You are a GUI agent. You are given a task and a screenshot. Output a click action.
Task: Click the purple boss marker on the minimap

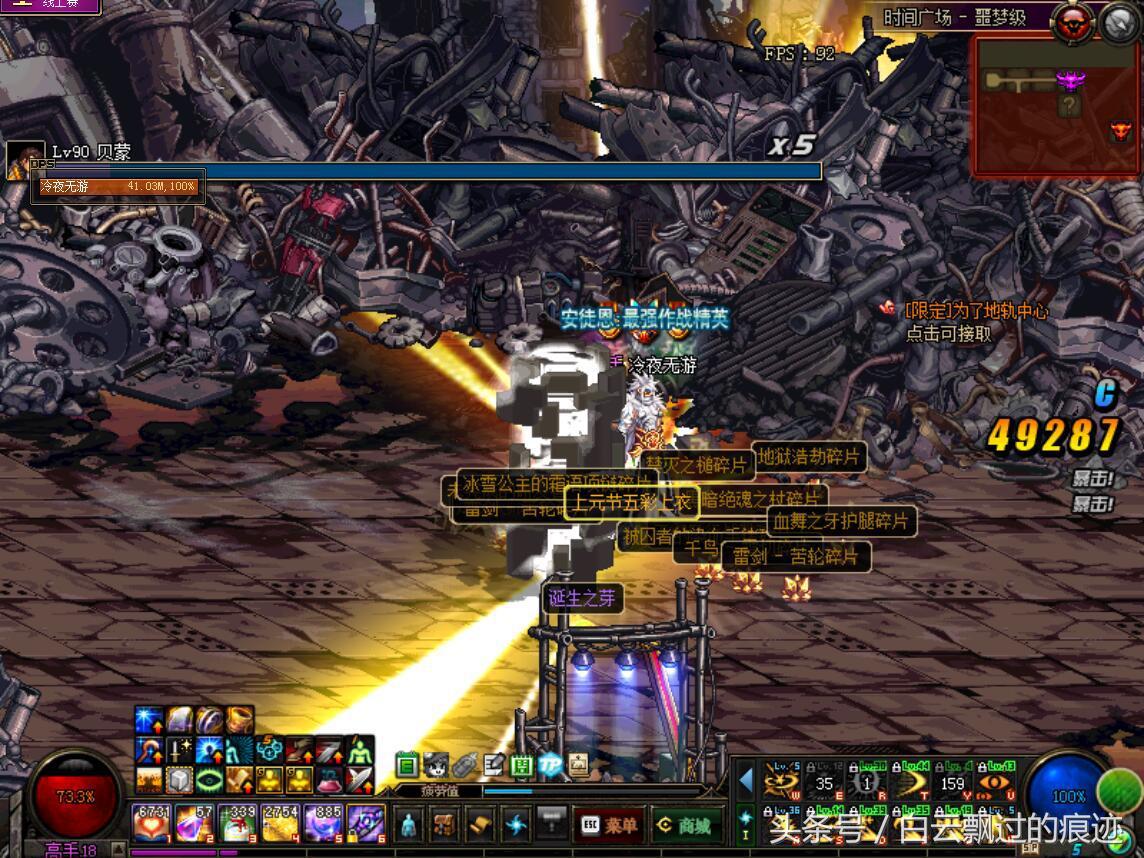click(x=1070, y=80)
